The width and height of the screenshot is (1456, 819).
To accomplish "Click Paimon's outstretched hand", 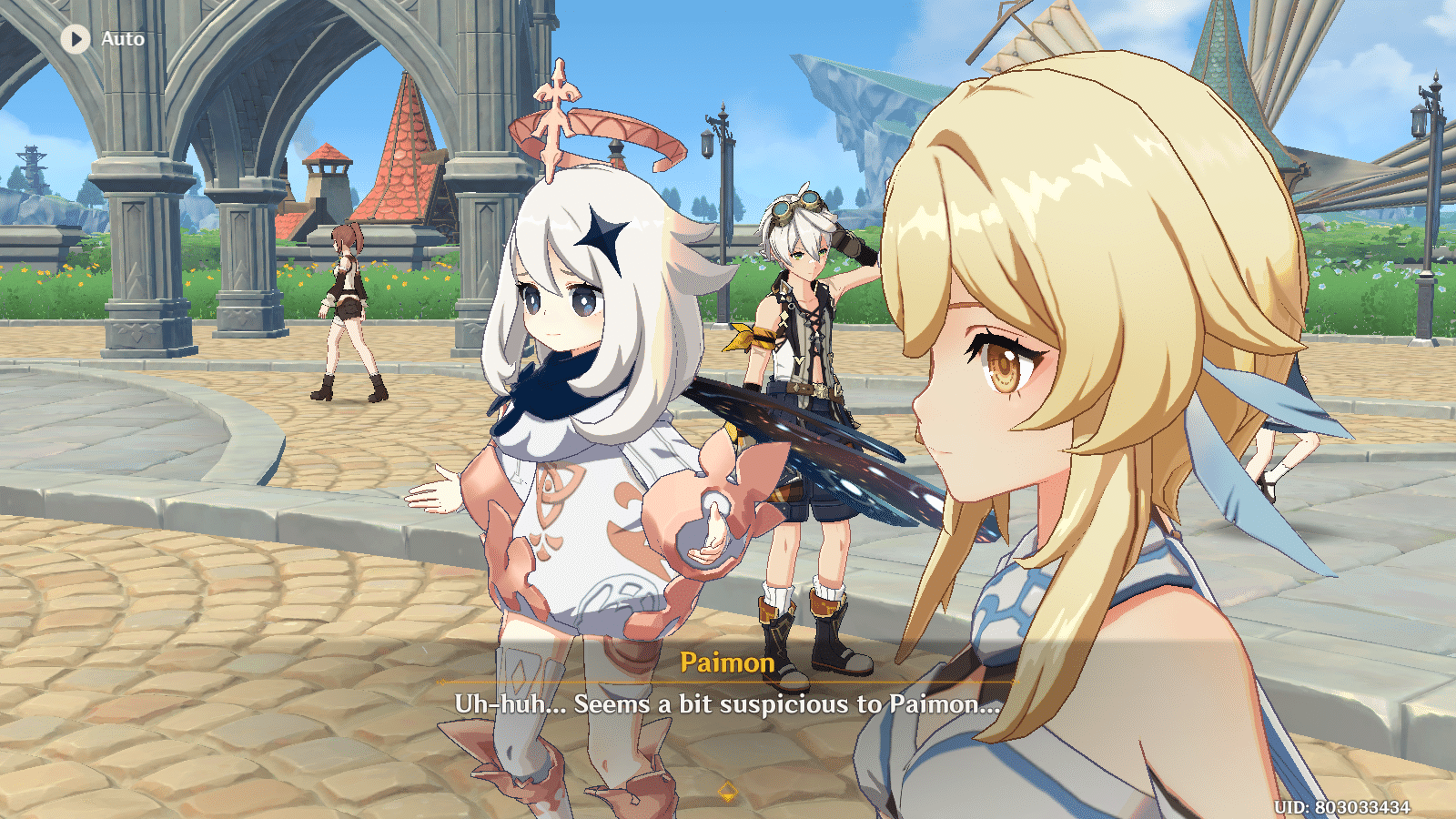I will click(x=437, y=487).
